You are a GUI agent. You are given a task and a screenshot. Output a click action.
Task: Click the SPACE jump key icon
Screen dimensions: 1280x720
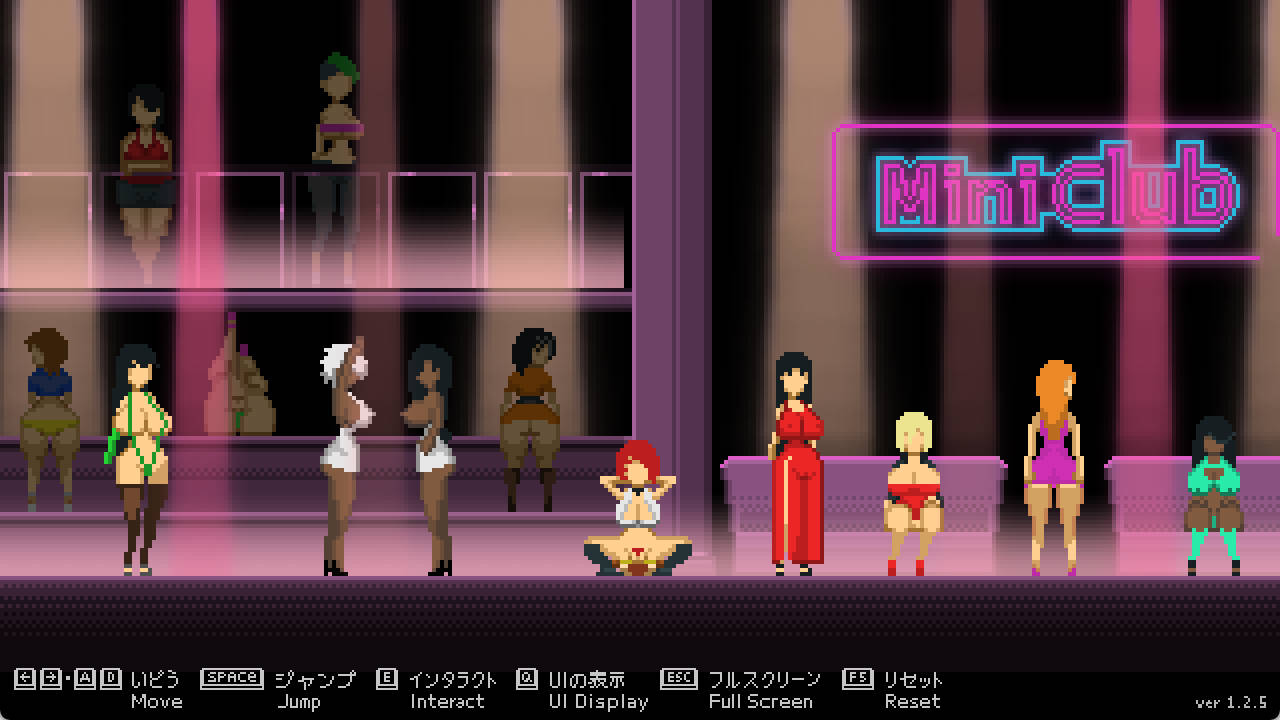[x=232, y=678]
